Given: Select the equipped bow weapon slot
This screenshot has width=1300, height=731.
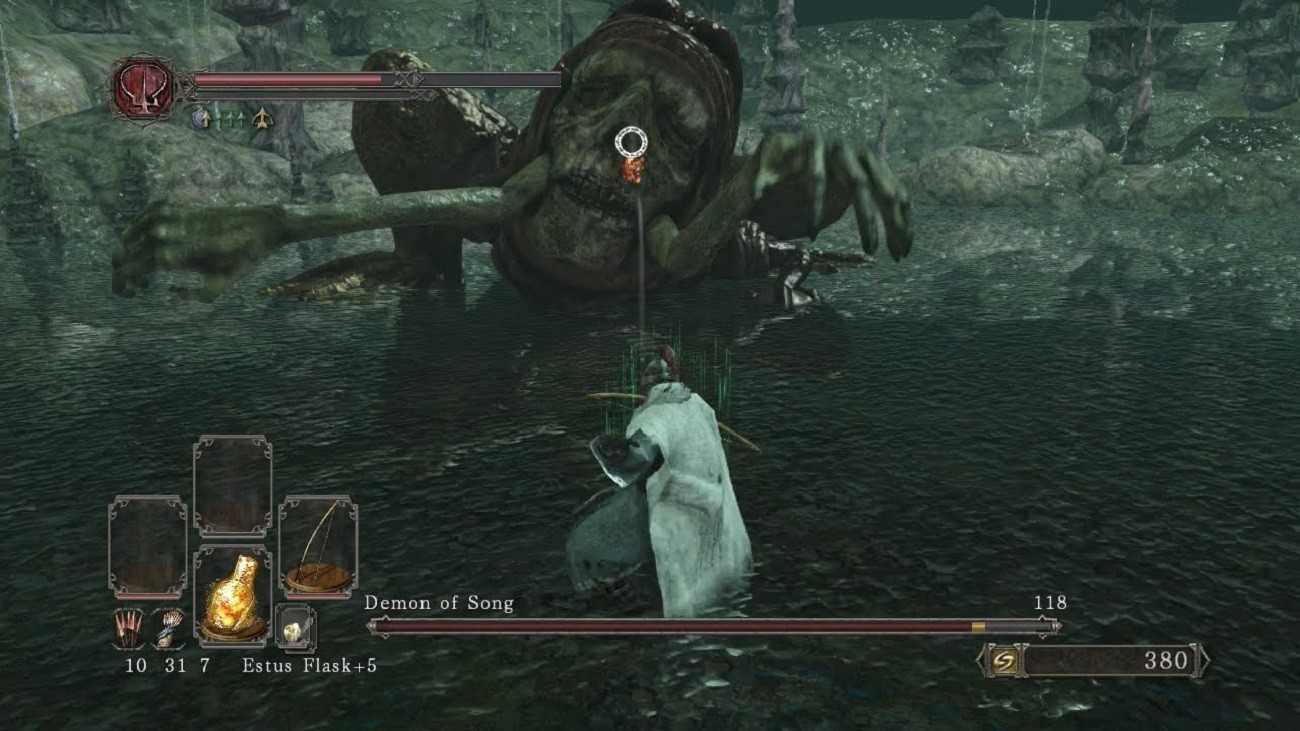Looking at the screenshot, I should click(x=318, y=546).
